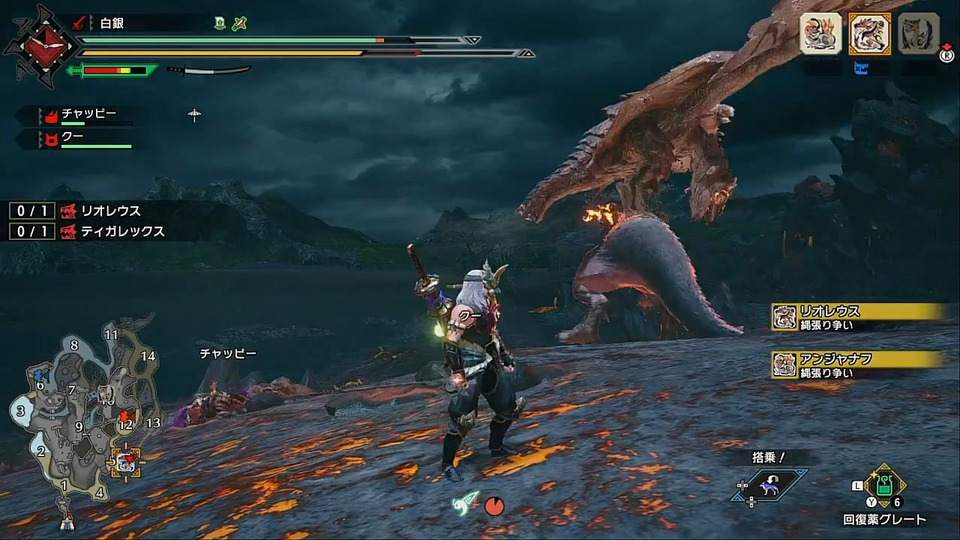This screenshot has height=540, width=960.
Task: Select the highlighted Rathalos monster icon
Action: pos(869,34)
